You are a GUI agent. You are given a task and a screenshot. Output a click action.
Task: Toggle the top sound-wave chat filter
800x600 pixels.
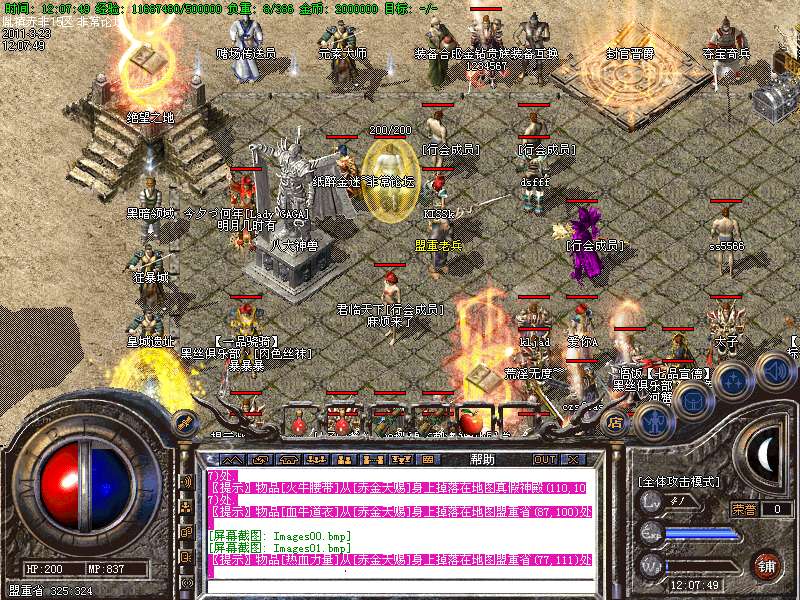186,481
